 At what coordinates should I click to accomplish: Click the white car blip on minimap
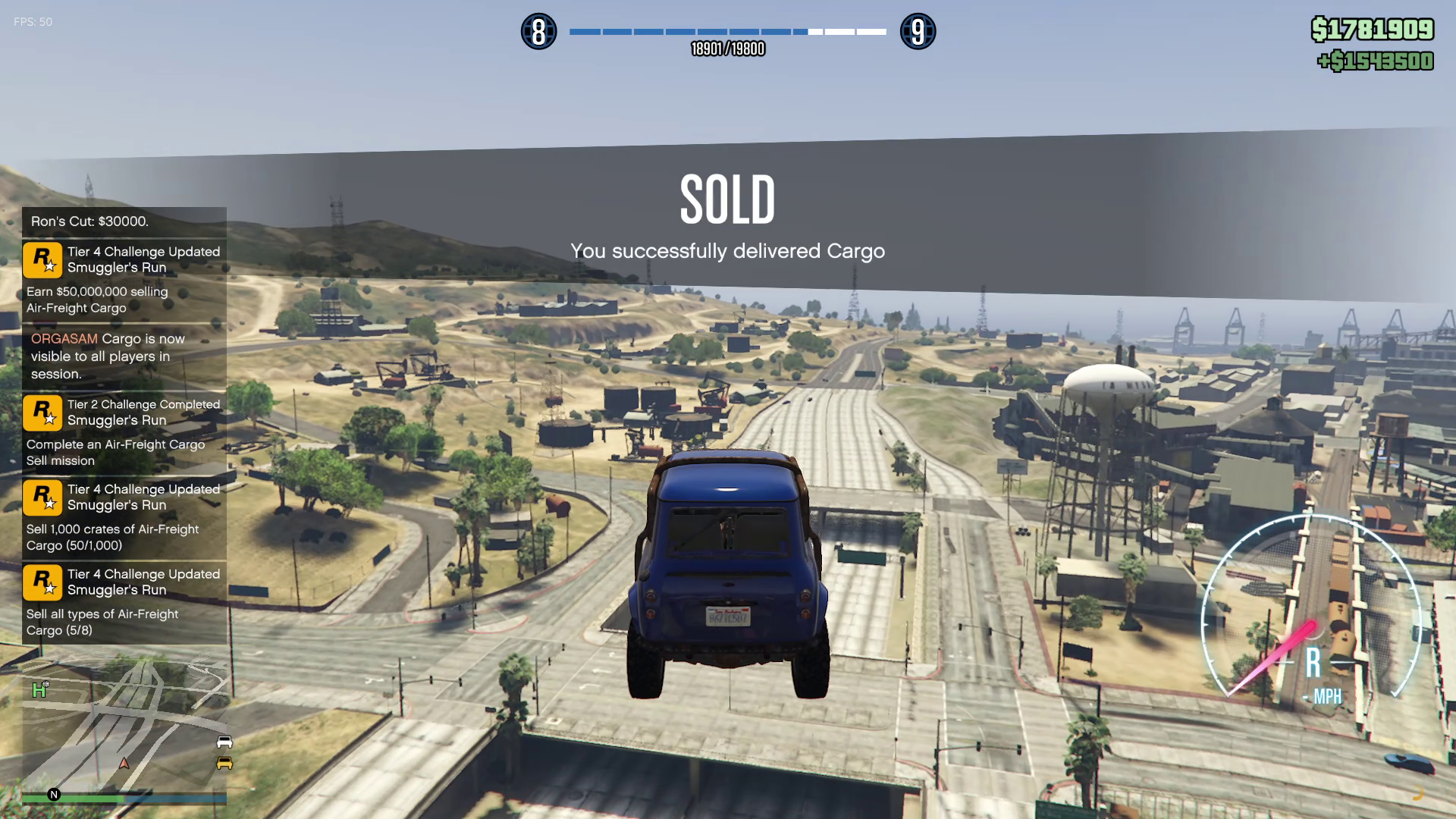pyautogui.click(x=224, y=742)
